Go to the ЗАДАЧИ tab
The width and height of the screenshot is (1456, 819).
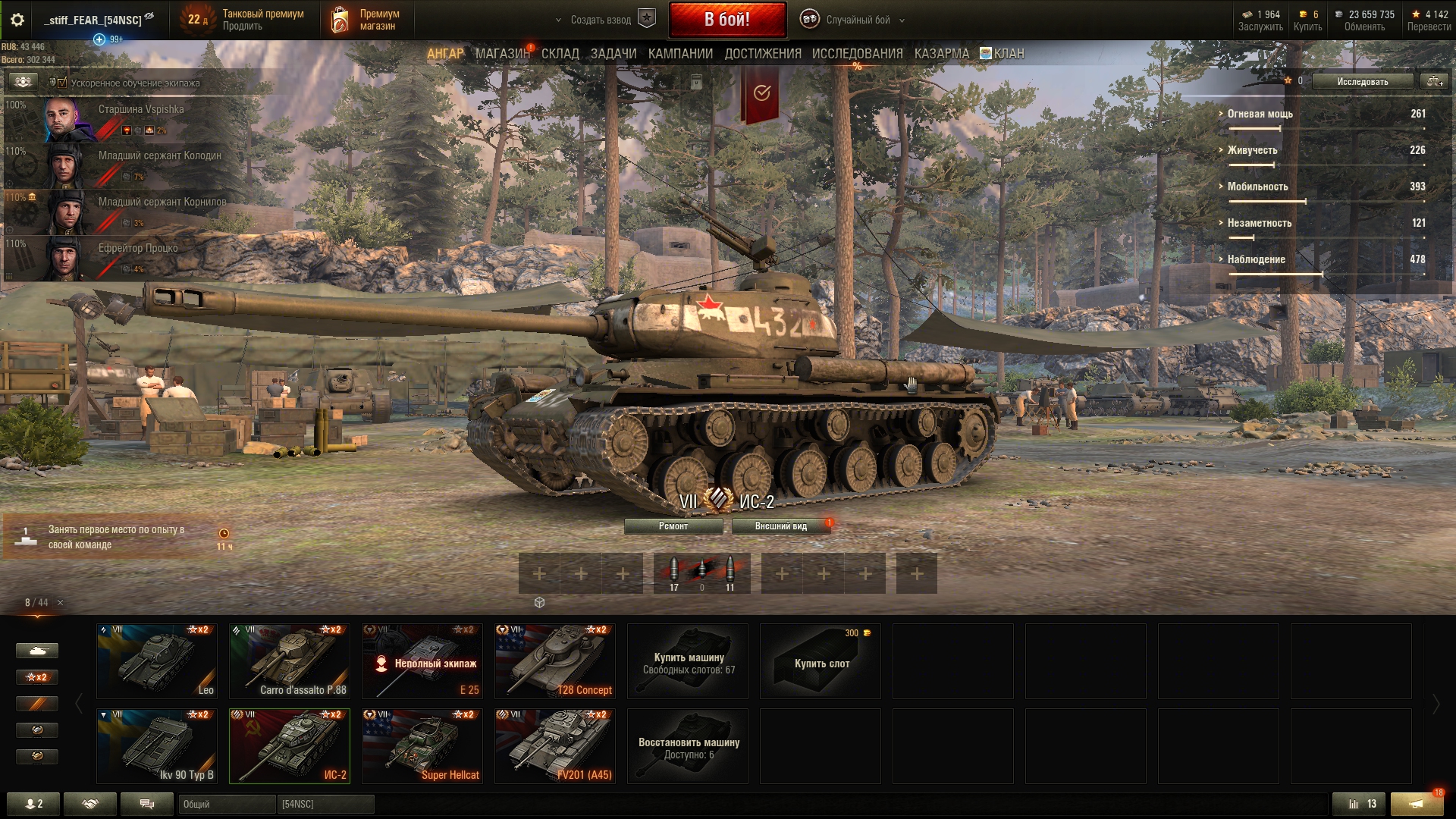tap(613, 54)
